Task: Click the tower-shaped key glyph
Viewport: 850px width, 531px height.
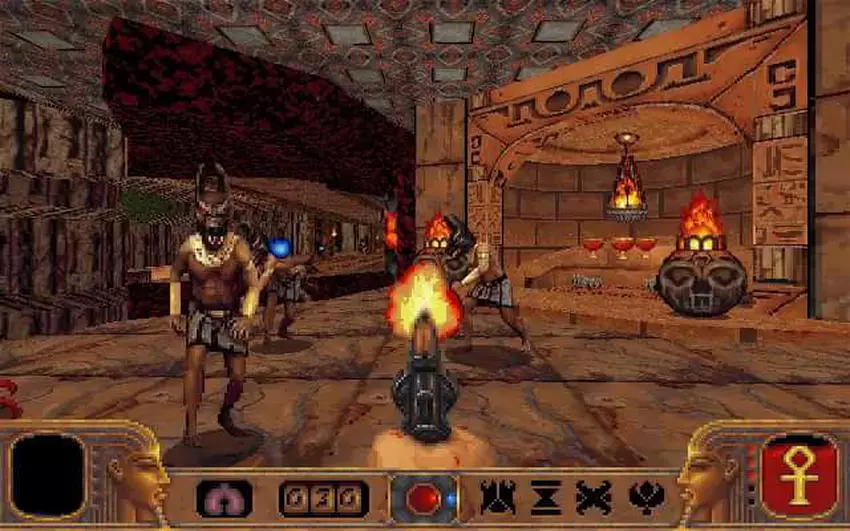Action: (x=497, y=497)
